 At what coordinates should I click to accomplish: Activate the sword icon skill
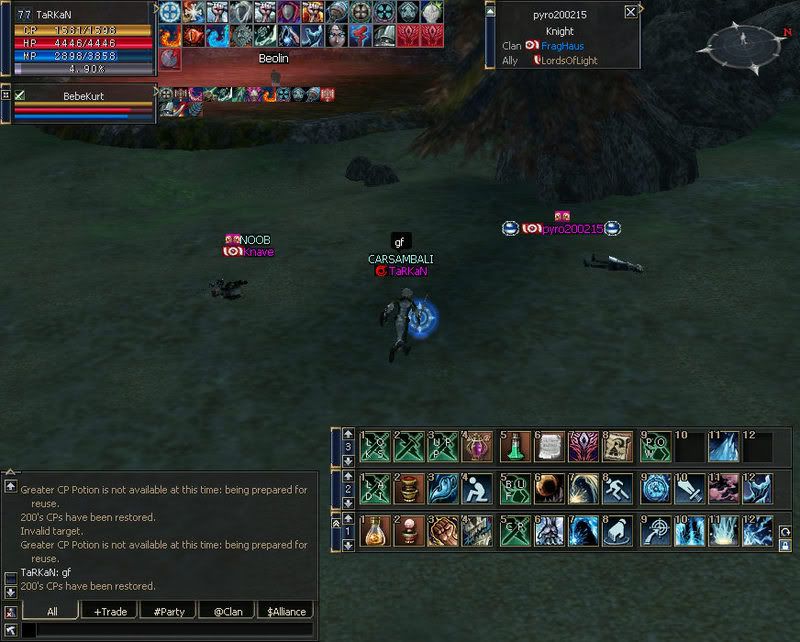tap(689, 488)
